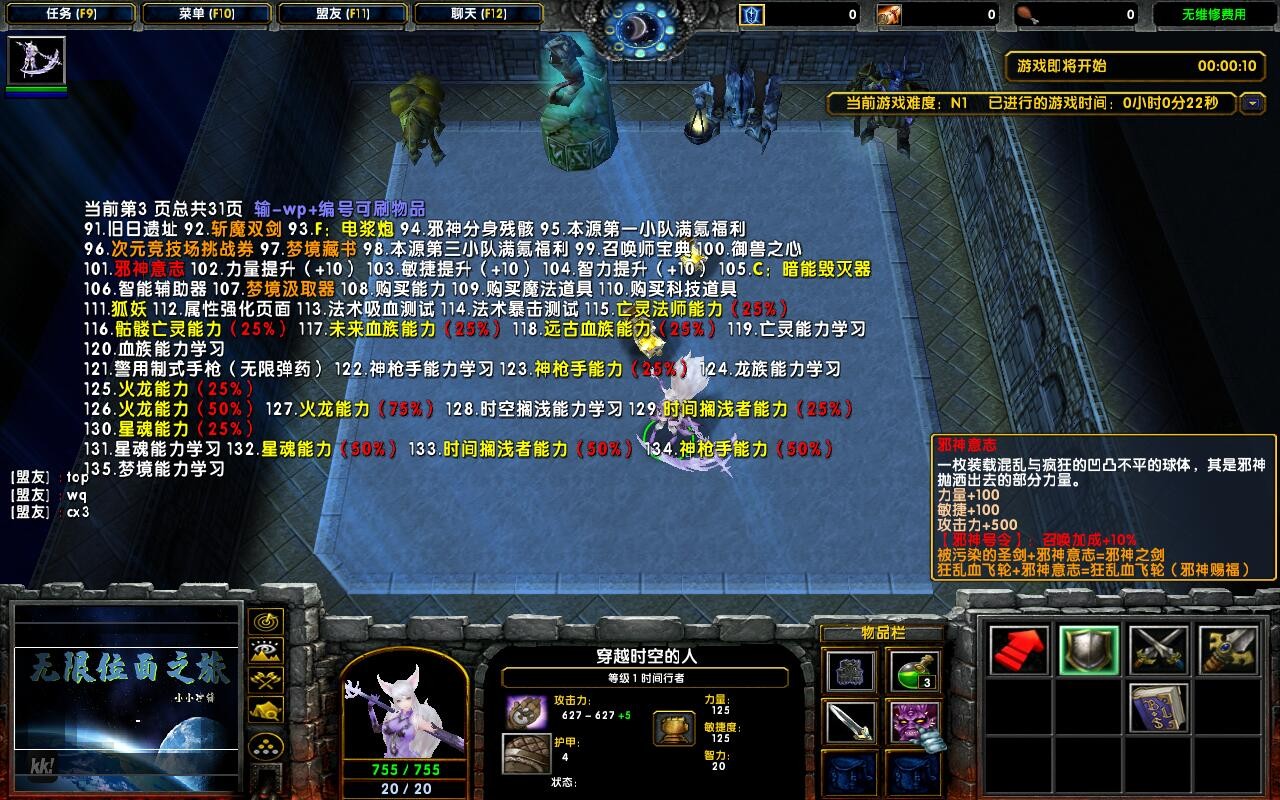The height and width of the screenshot is (800, 1280).
Task: Toggle the crossed axes battle icon
Action: pyautogui.click(x=263, y=680)
